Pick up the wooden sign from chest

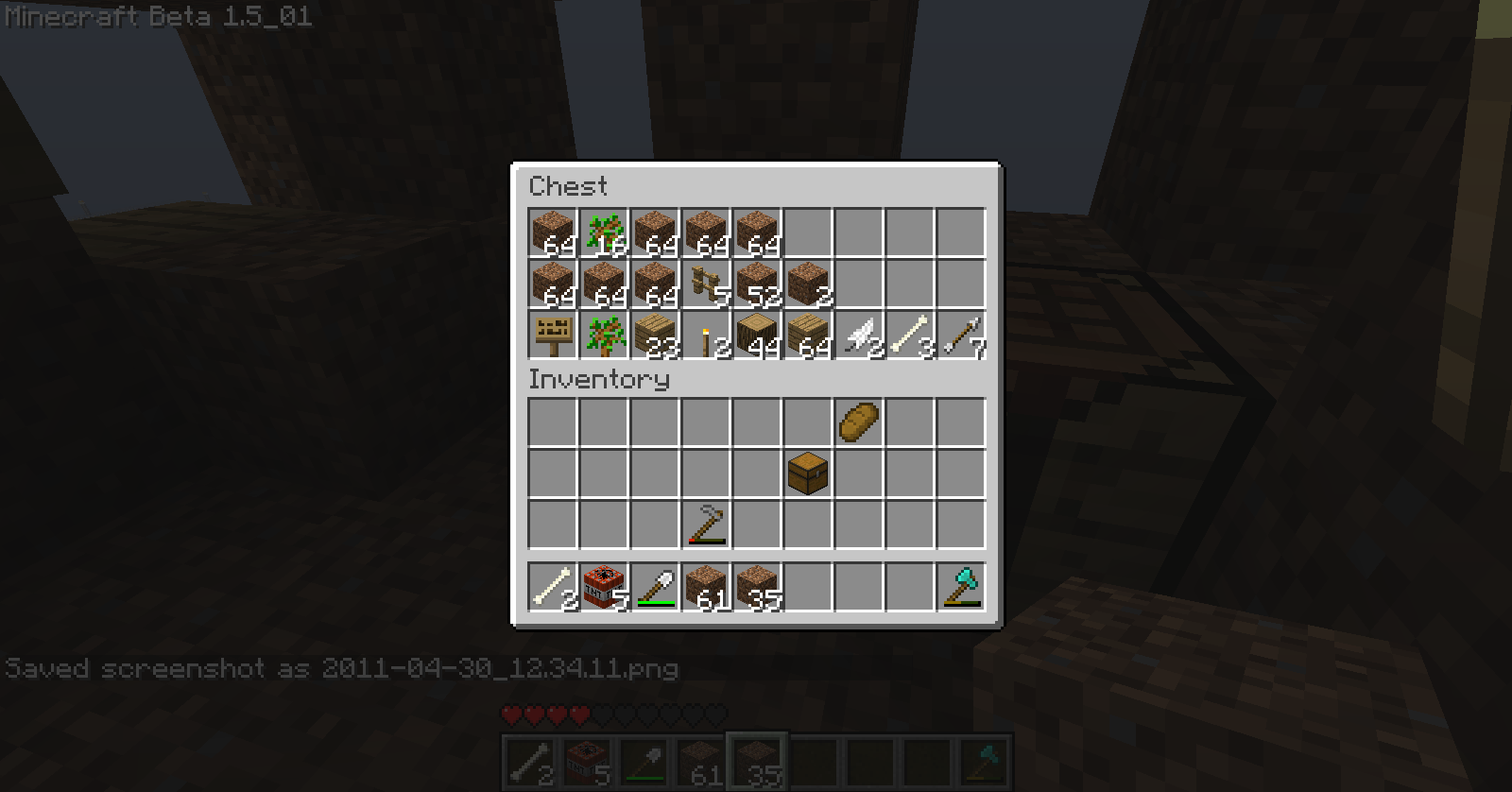click(553, 336)
